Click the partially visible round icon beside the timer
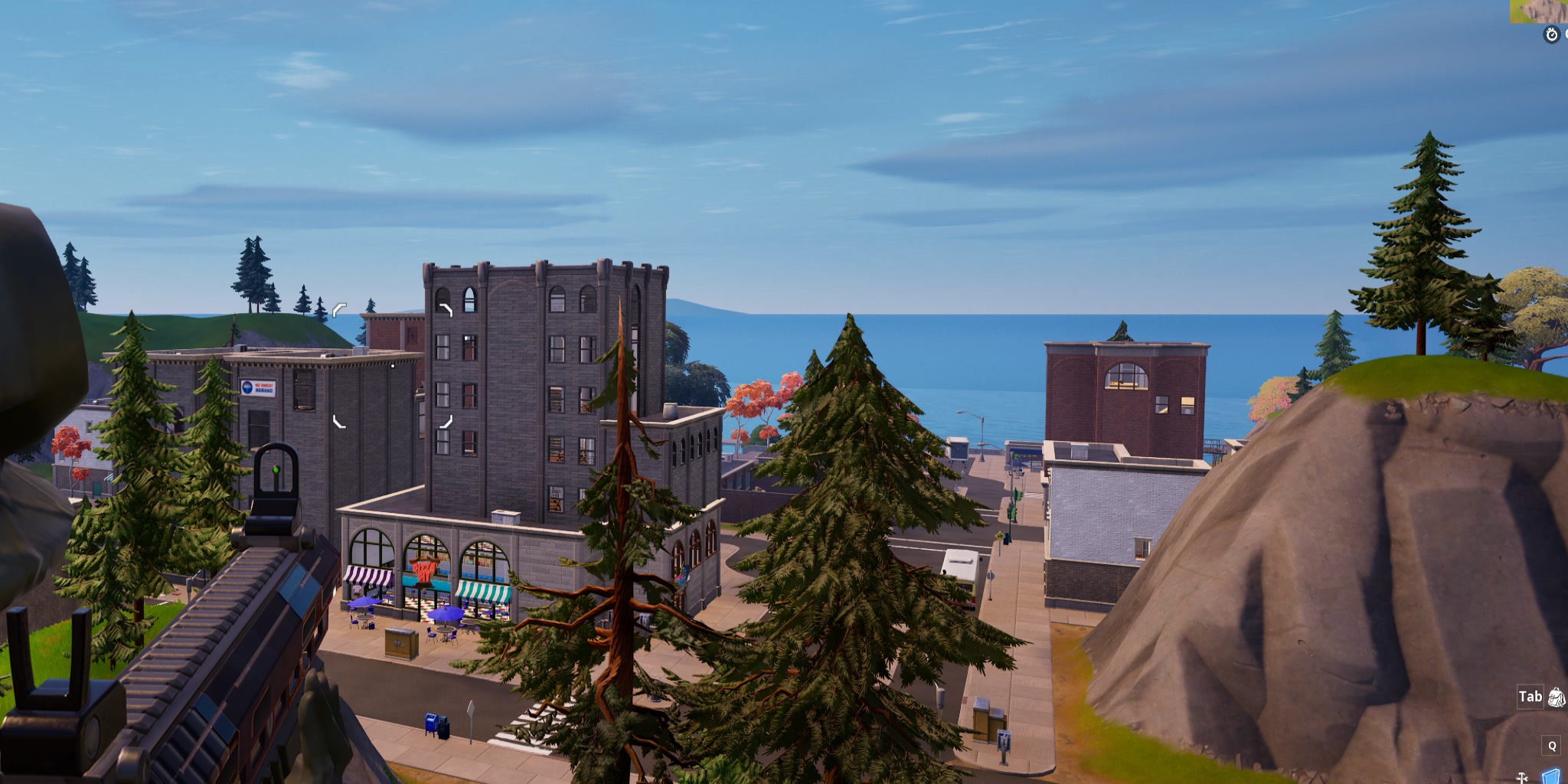The image size is (1568, 784). 1566,34
